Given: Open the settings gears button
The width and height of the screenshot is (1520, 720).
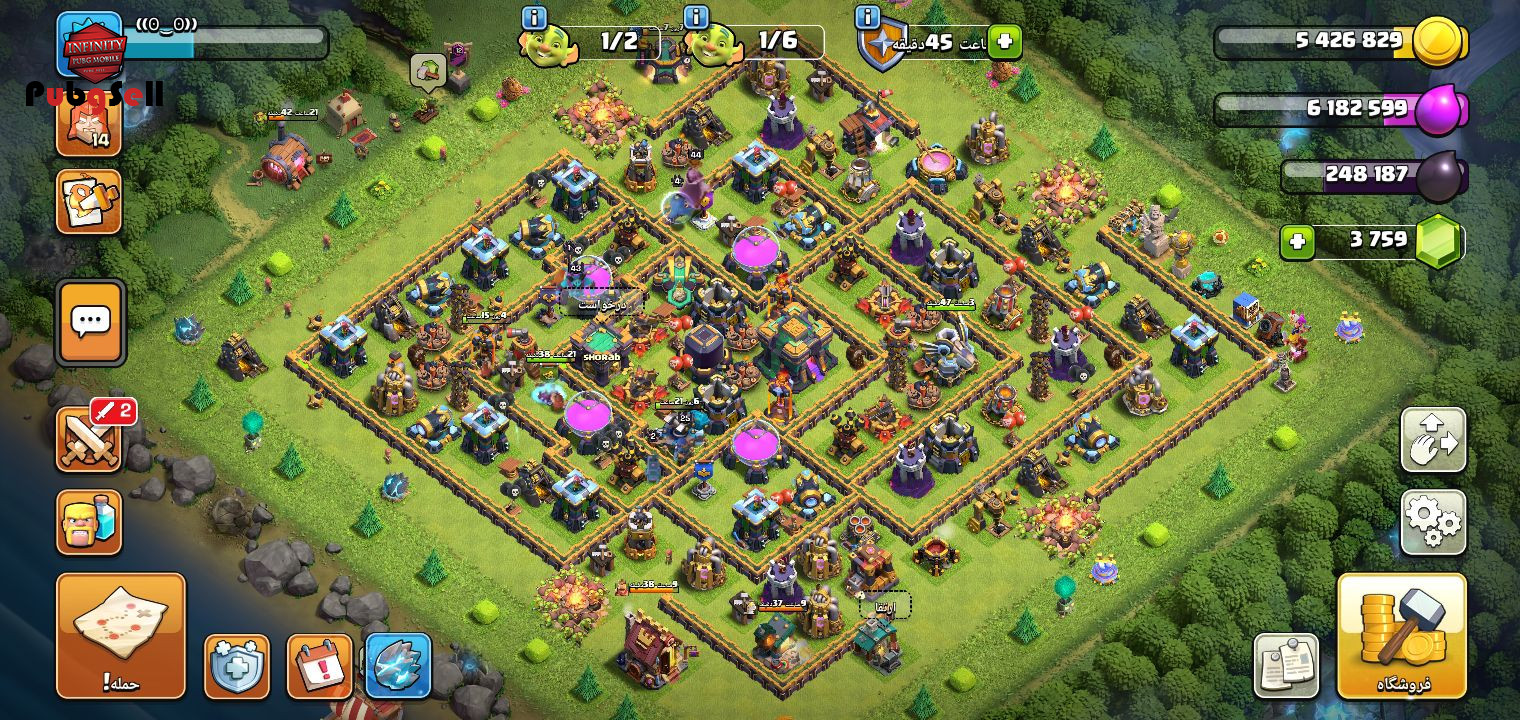Looking at the screenshot, I should tap(1433, 522).
